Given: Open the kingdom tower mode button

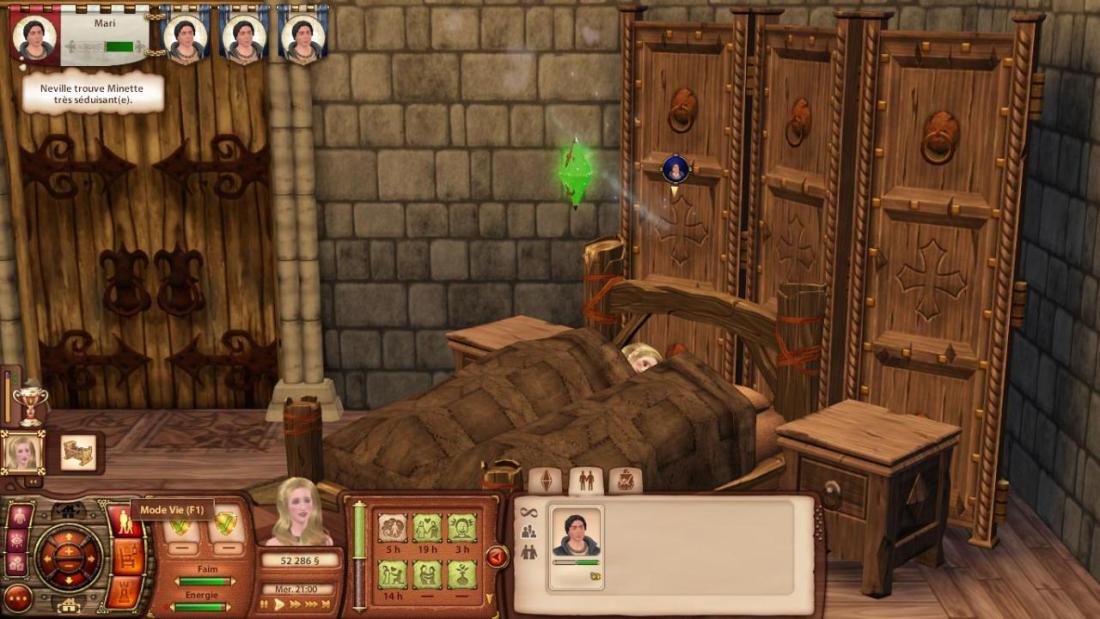Looking at the screenshot, I should 126,591.
